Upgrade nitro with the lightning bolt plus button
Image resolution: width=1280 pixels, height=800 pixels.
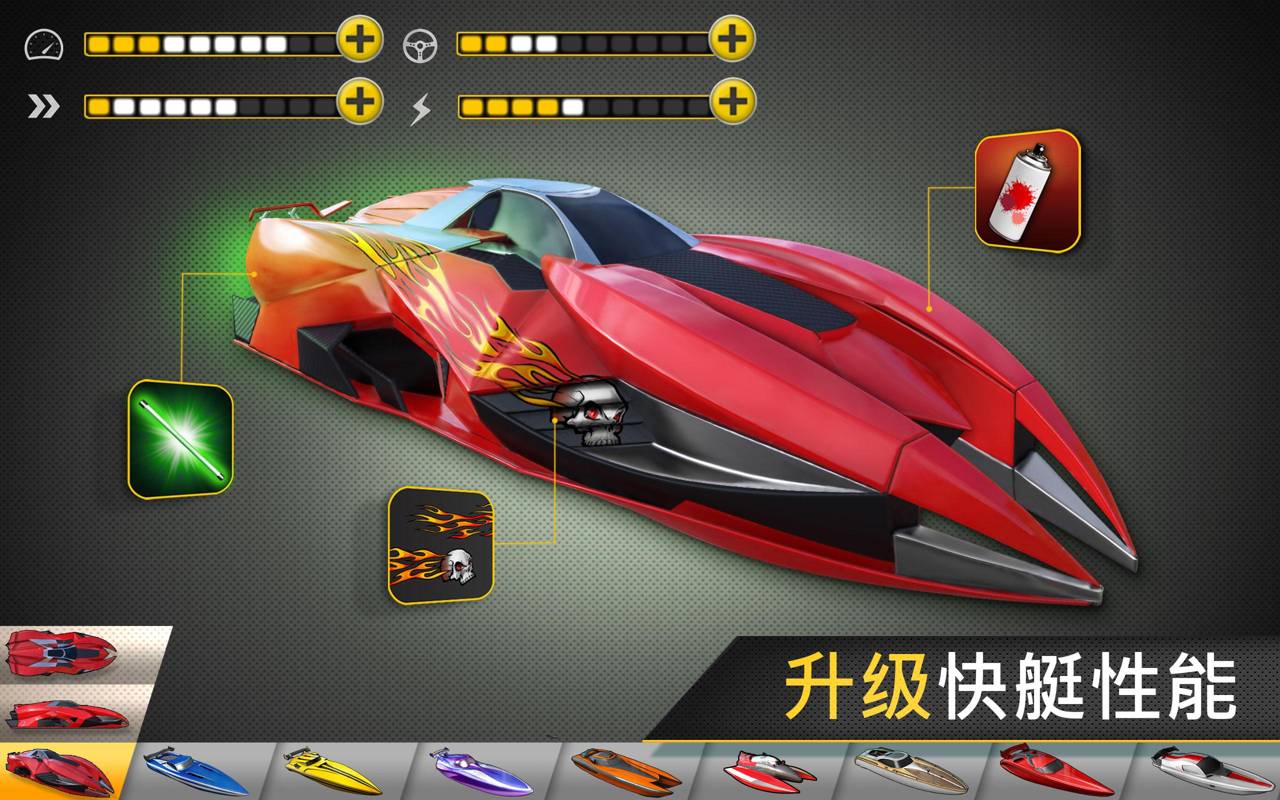click(732, 101)
